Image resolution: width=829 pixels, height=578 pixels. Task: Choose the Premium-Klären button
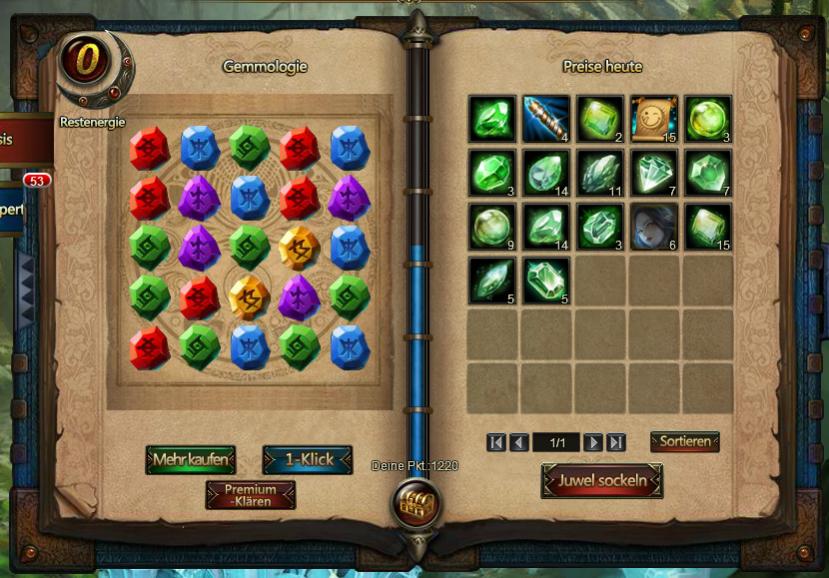pyautogui.click(x=250, y=495)
